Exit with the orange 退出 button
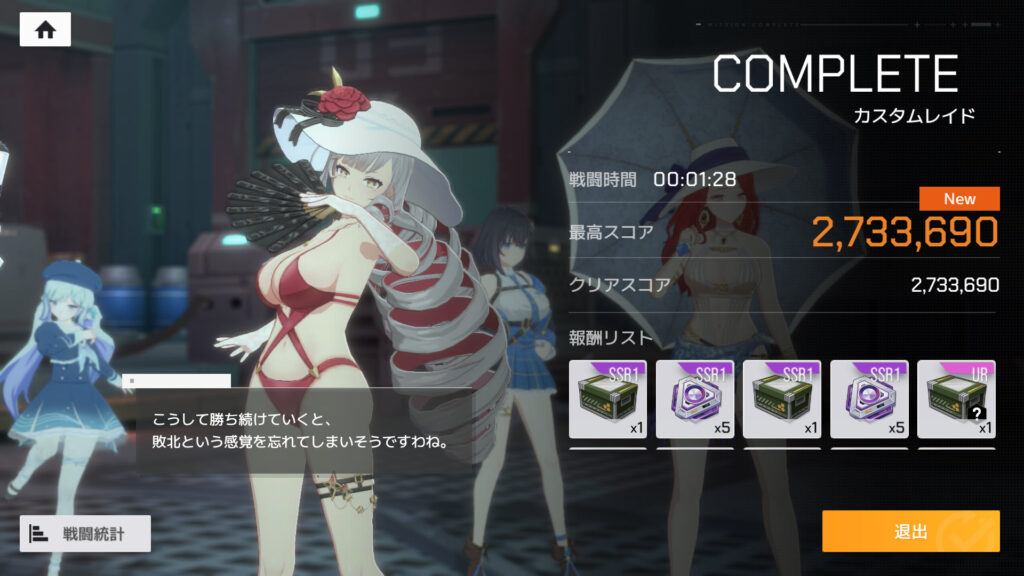Image resolution: width=1024 pixels, height=576 pixels. point(910,531)
